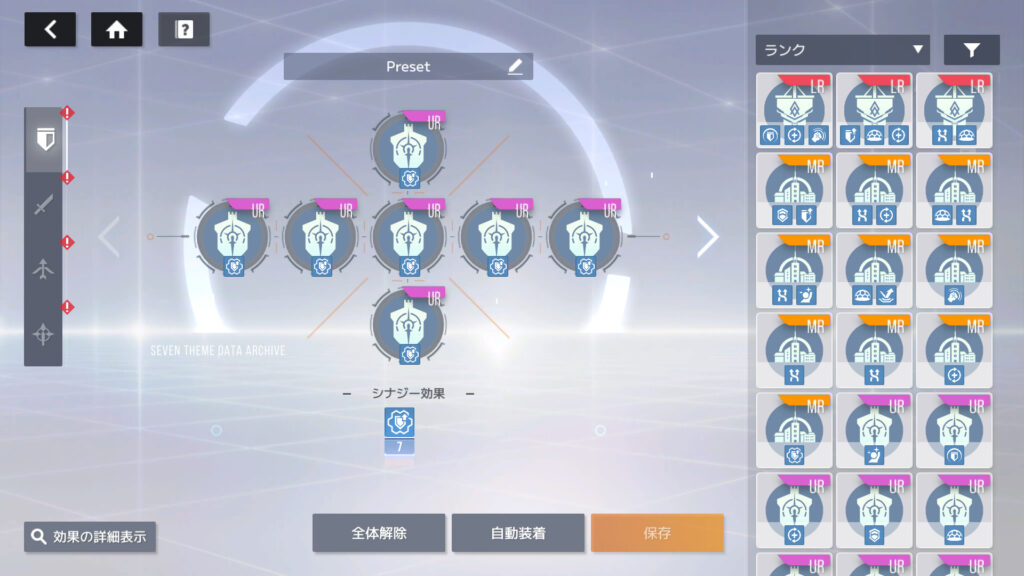The width and height of the screenshot is (1024, 576).
Task: Select the top UR equipped slot
Action: [x=408, y=149]
